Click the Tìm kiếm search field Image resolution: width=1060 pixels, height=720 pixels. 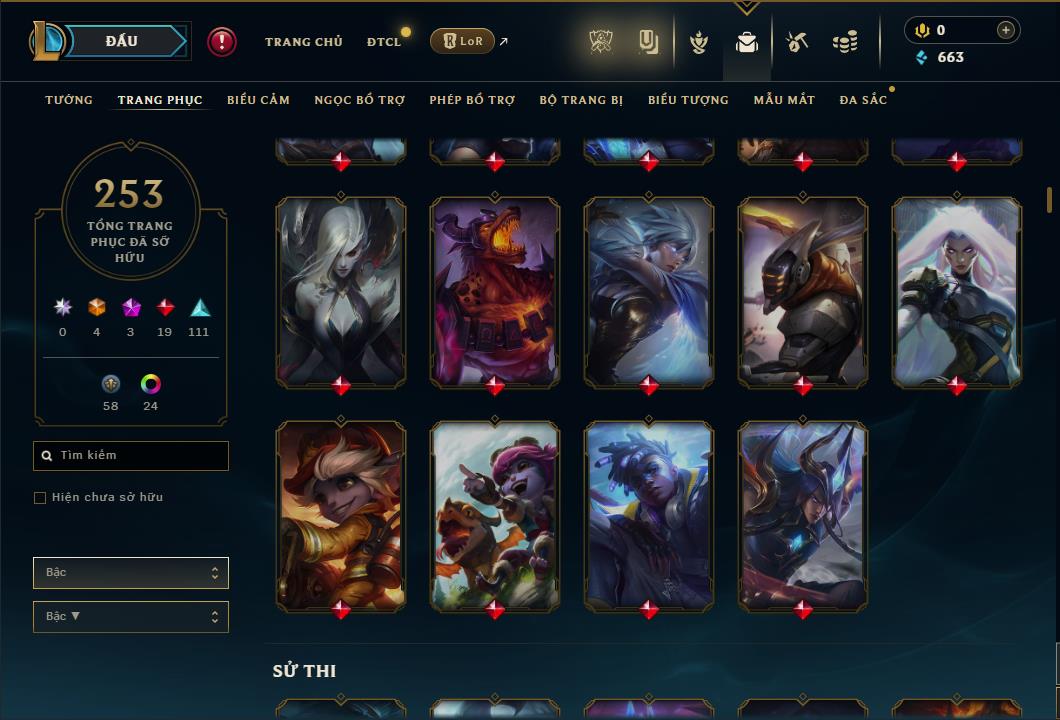click(131, 456)
